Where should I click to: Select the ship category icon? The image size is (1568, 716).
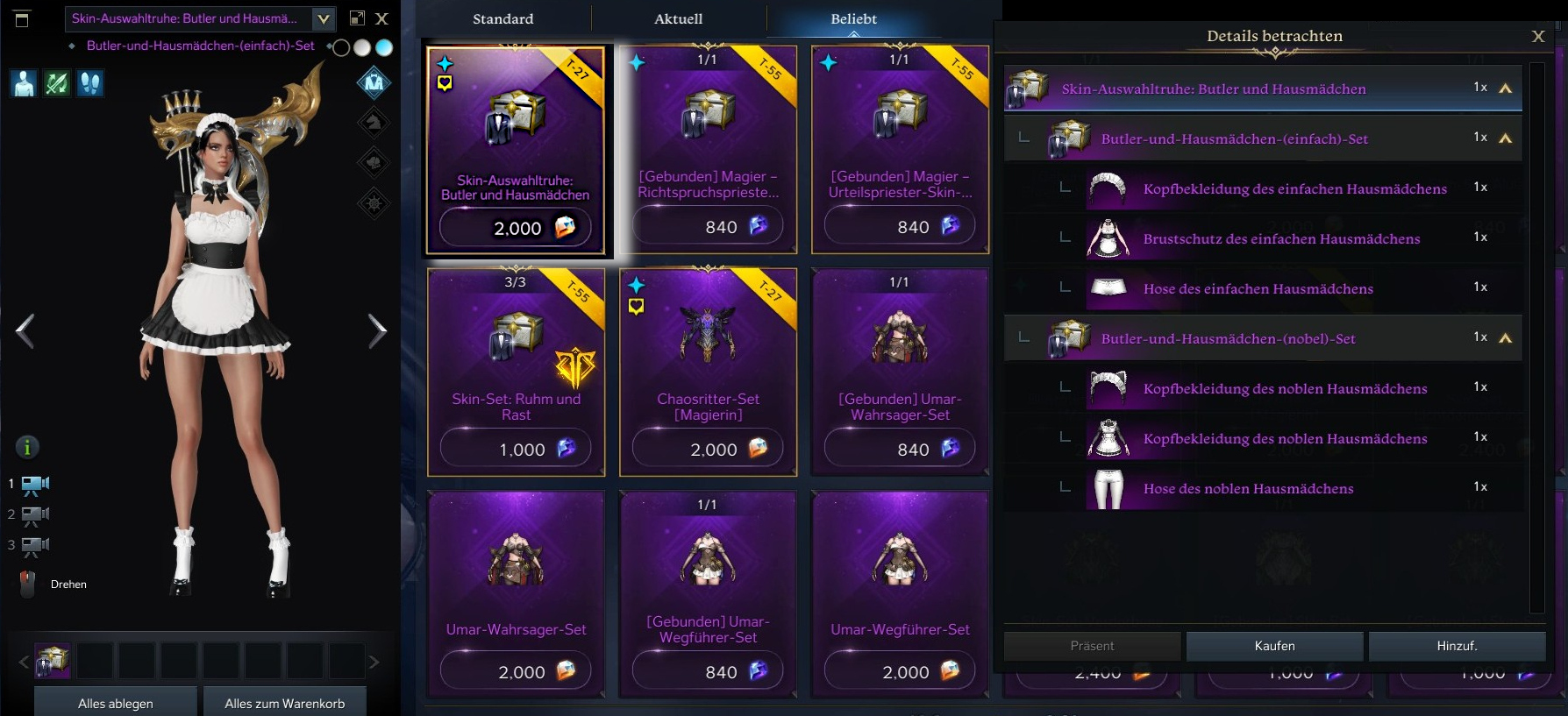pos(374,202)
